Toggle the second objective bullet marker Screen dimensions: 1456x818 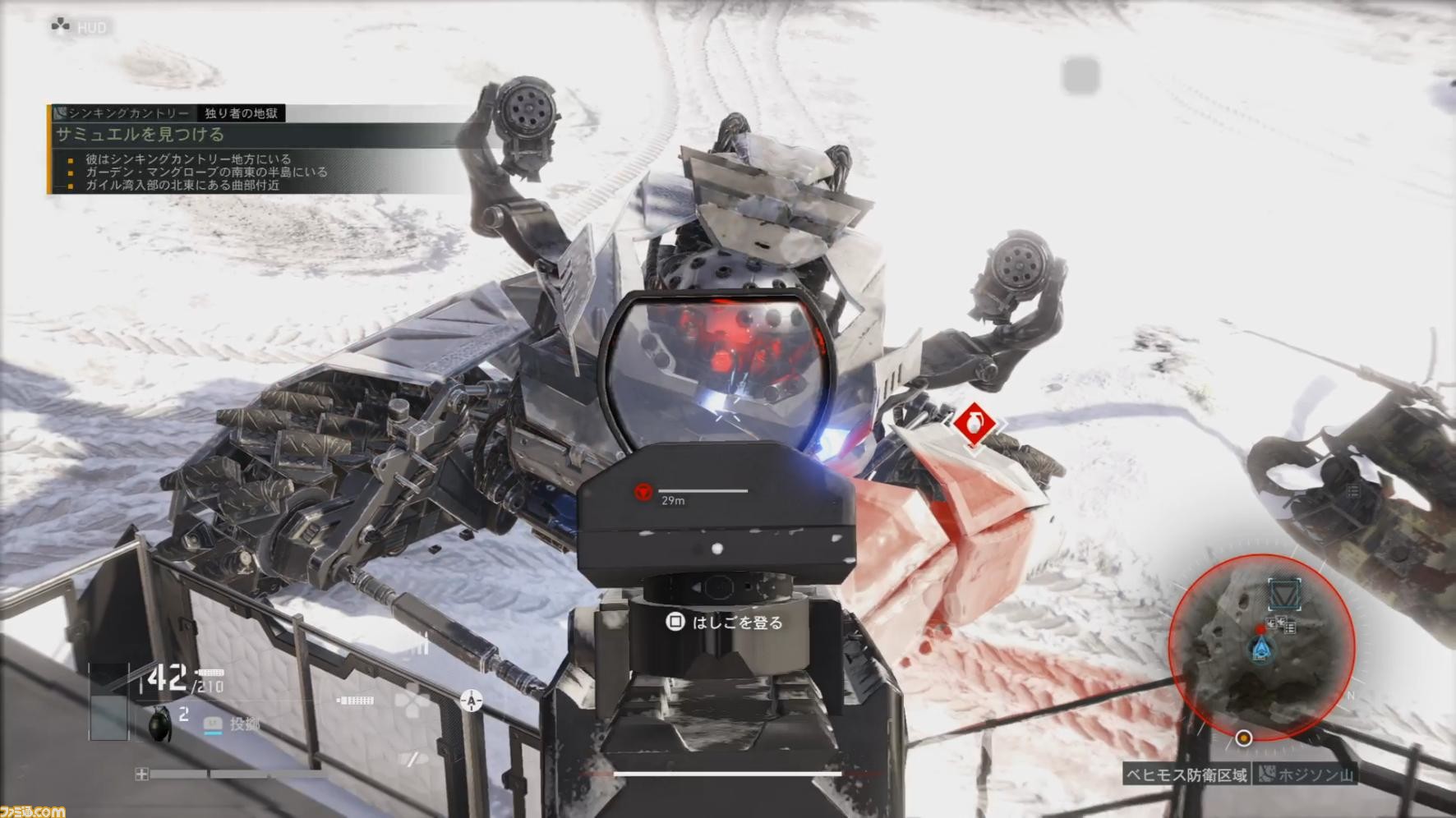point(72,173)
